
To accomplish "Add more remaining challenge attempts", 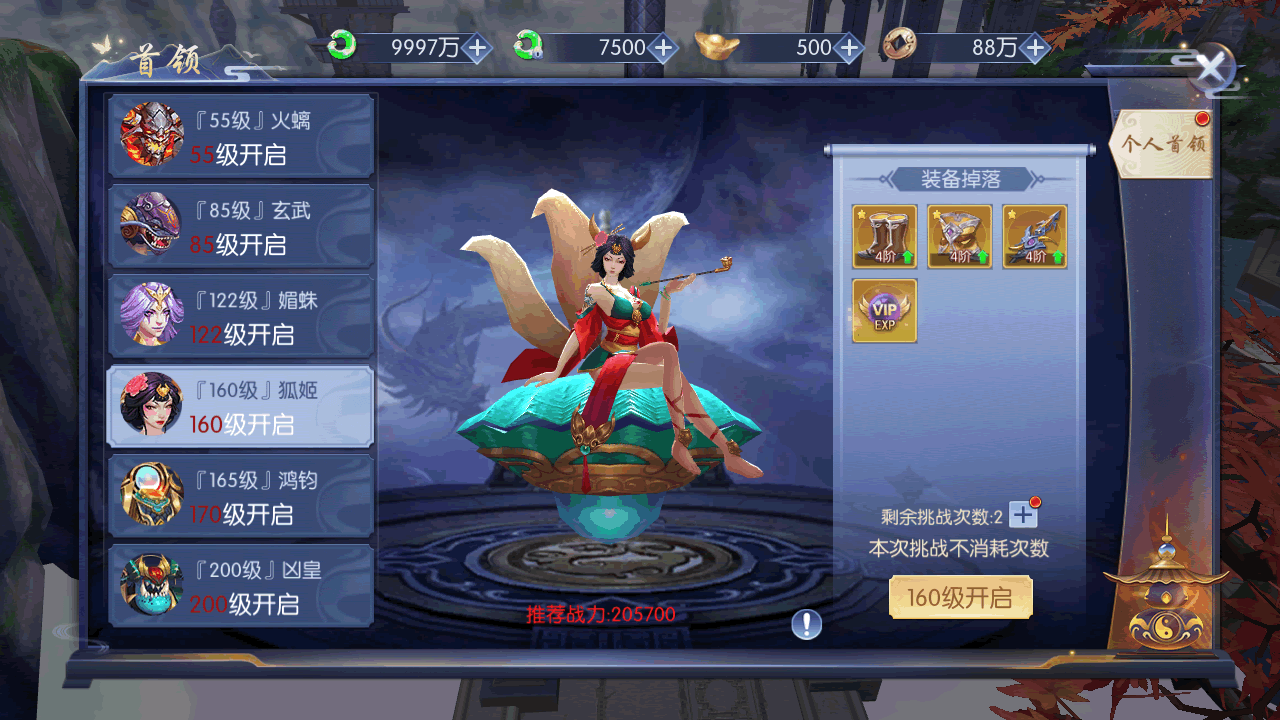I will [1023, 515].
